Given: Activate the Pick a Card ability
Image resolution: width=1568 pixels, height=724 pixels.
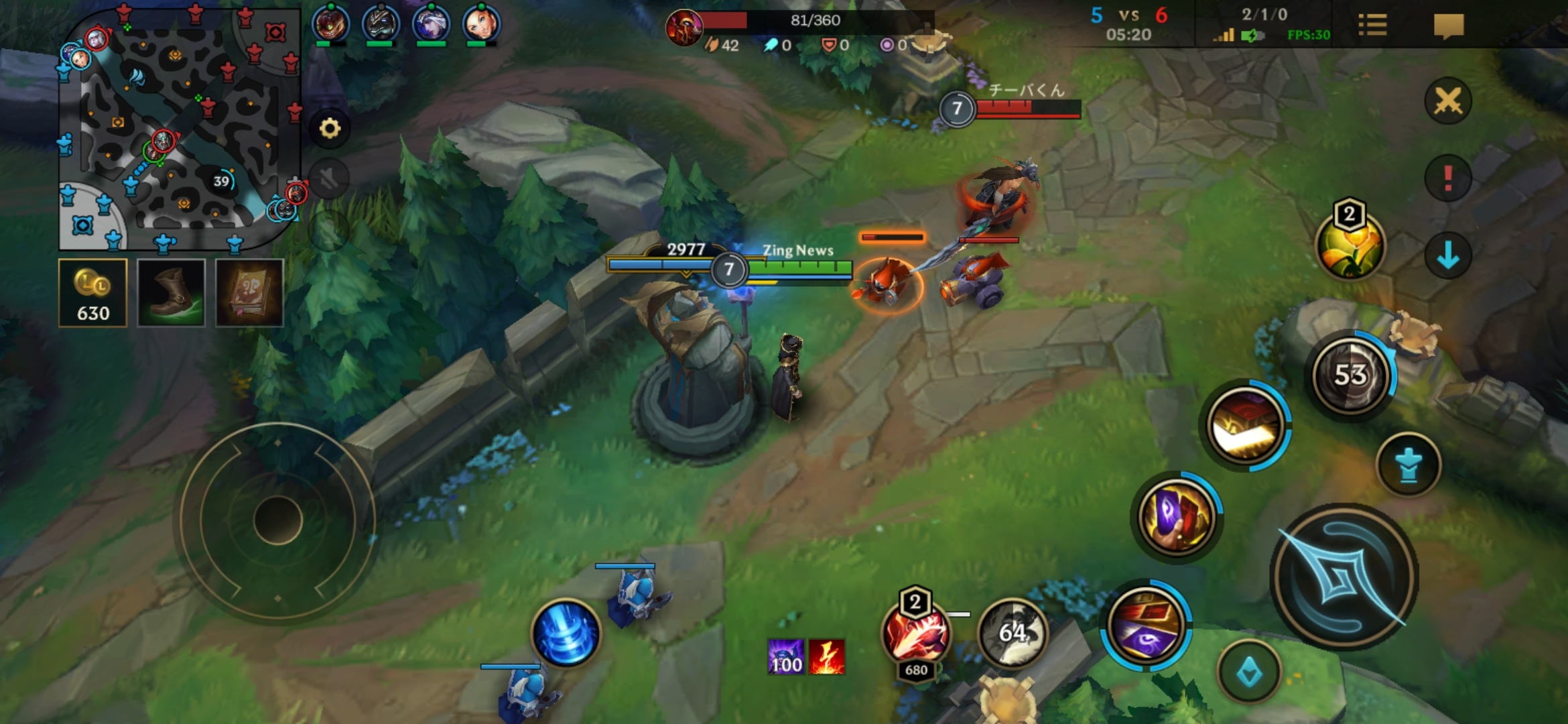Looking at the screenshot, I should click(1177, 518).
